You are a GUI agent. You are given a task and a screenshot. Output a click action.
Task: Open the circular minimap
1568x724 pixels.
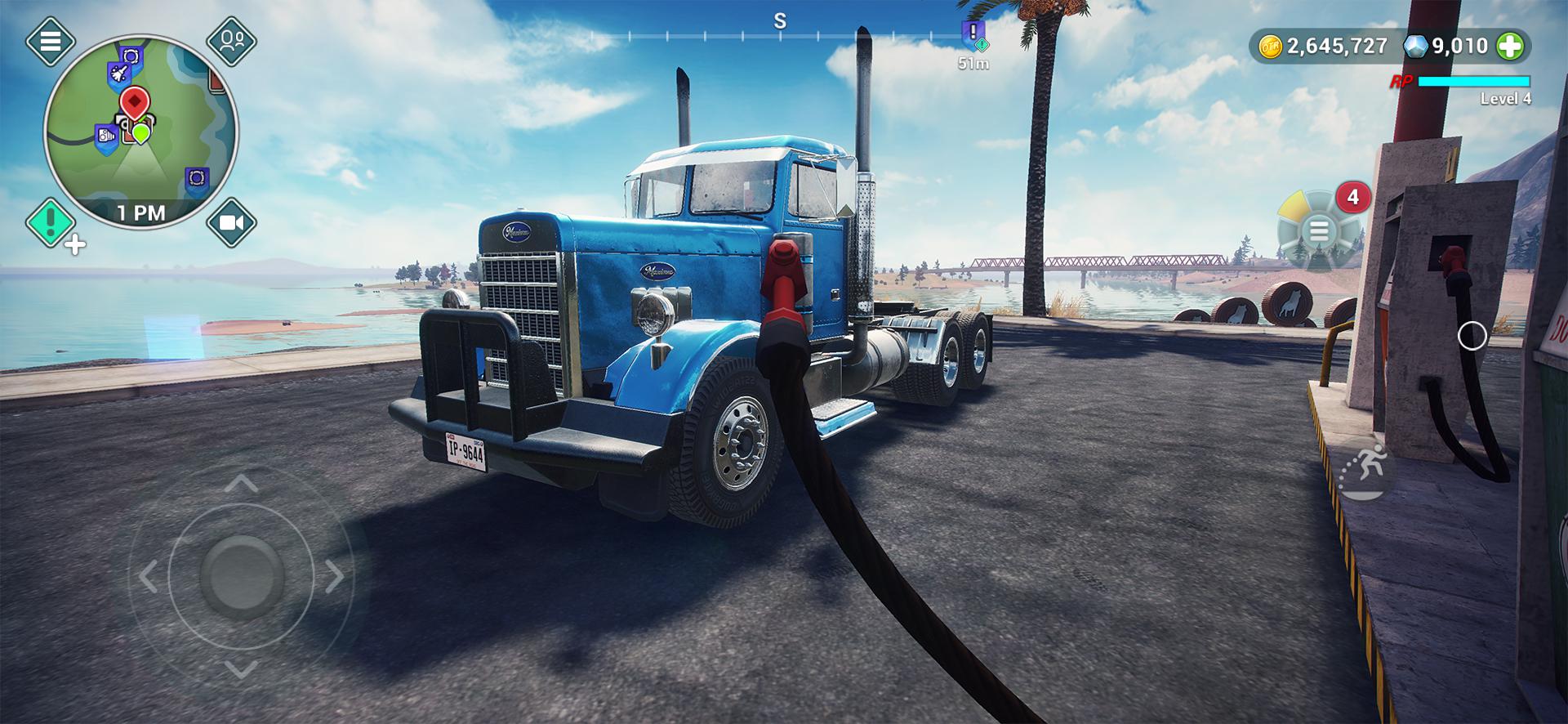tap(140, 132)
